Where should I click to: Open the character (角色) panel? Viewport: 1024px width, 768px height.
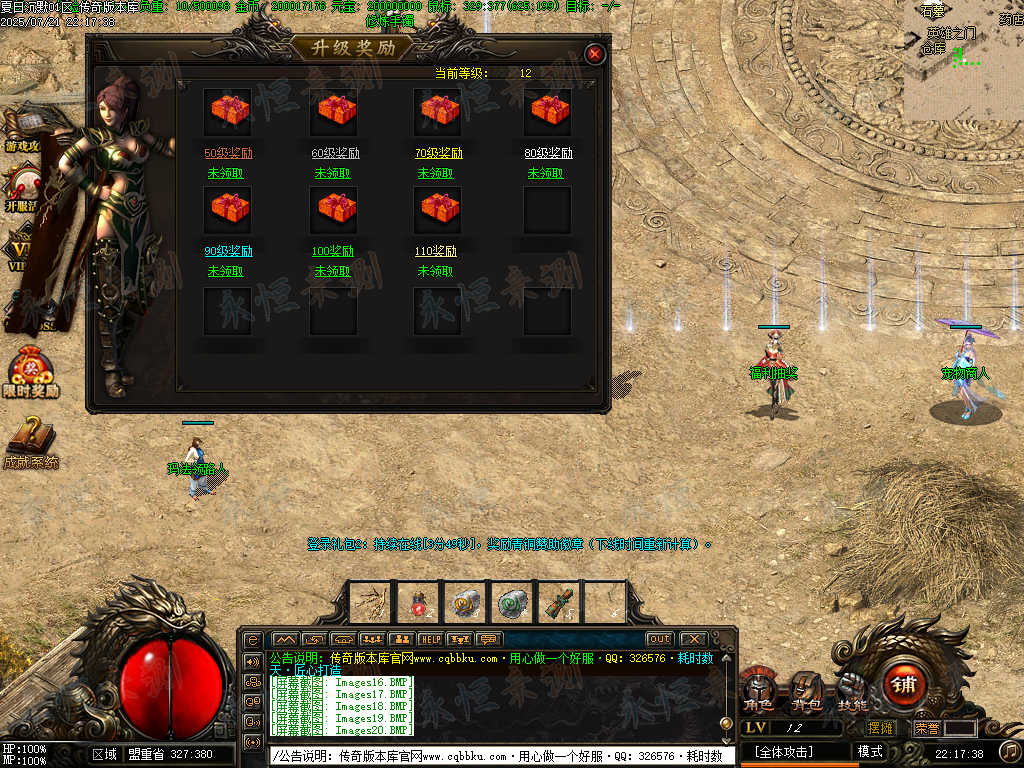coord(758,691)
